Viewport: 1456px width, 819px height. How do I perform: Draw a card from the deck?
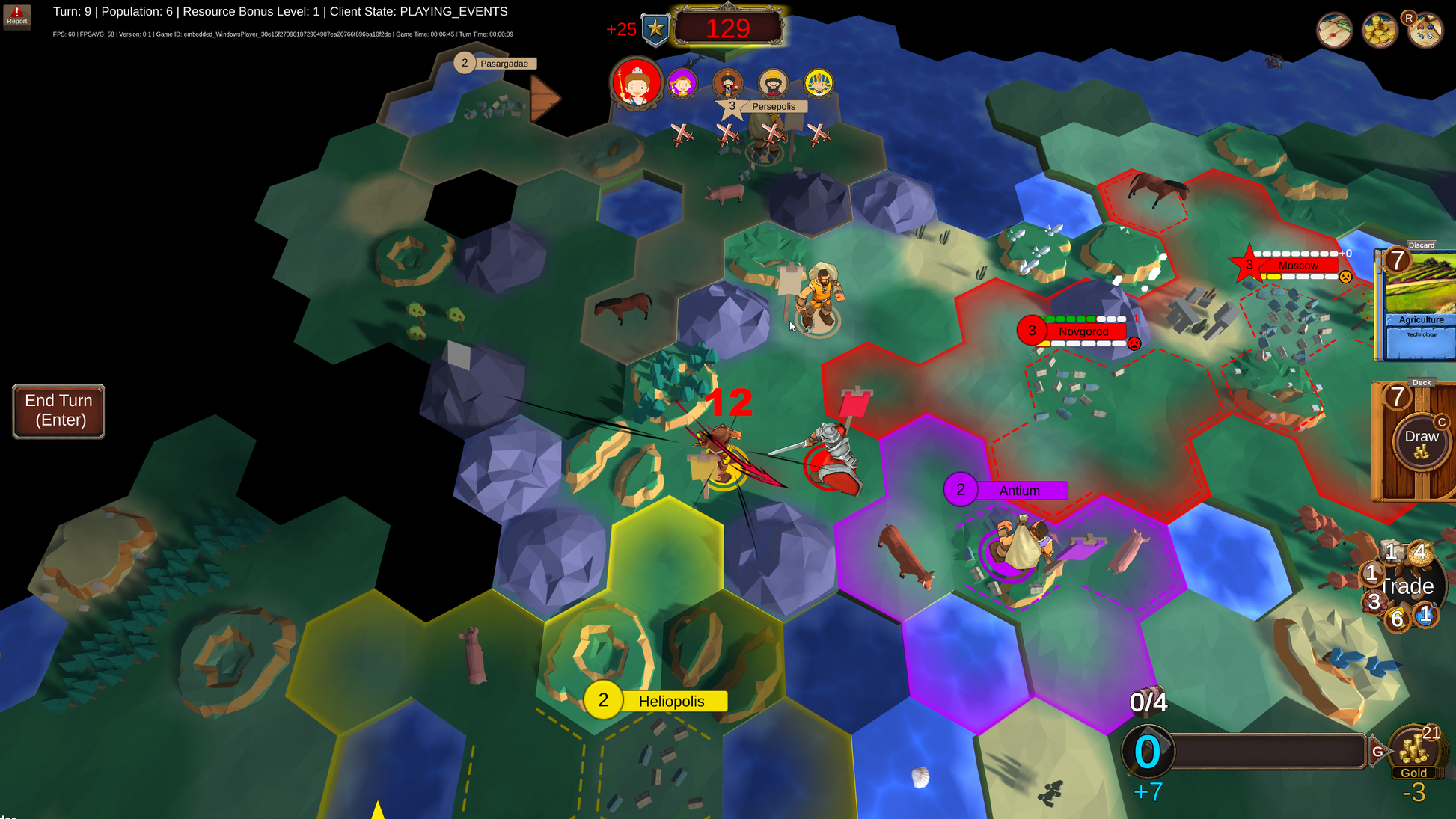(x=1420, y=441)
